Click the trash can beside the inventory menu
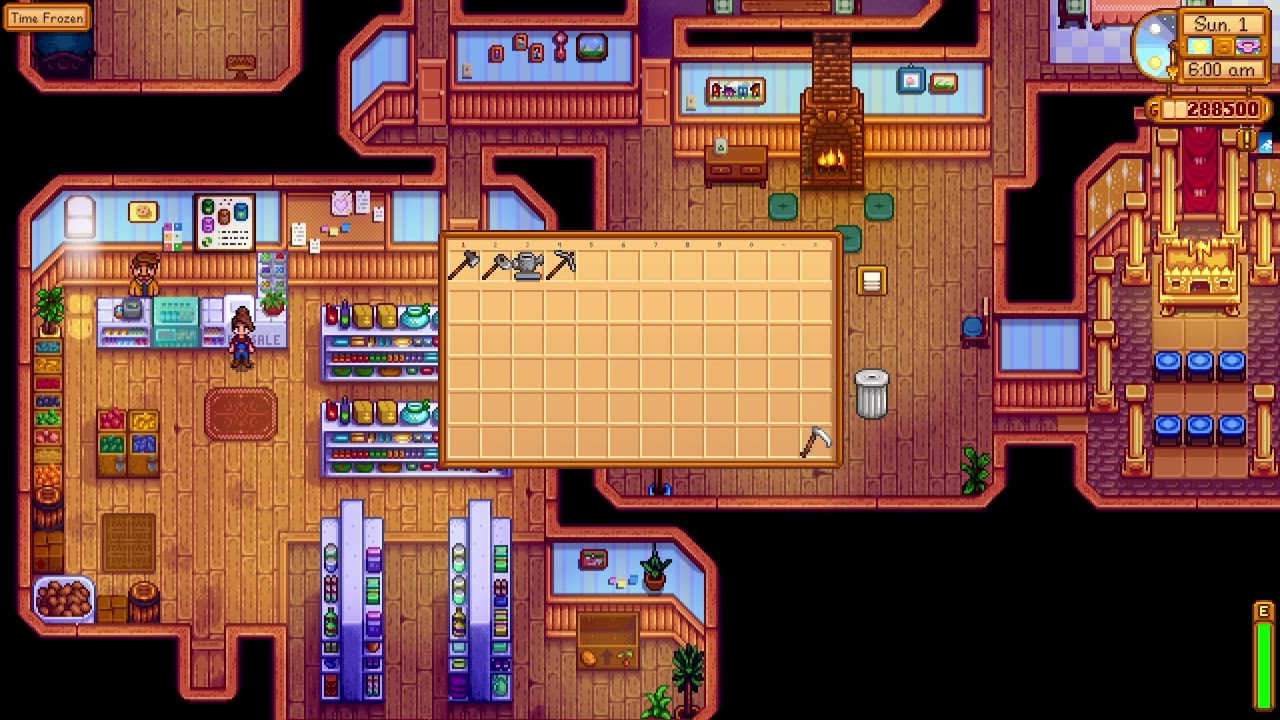Image resolution: width=1280 pixels, height=720 pixels. [872, 393]
